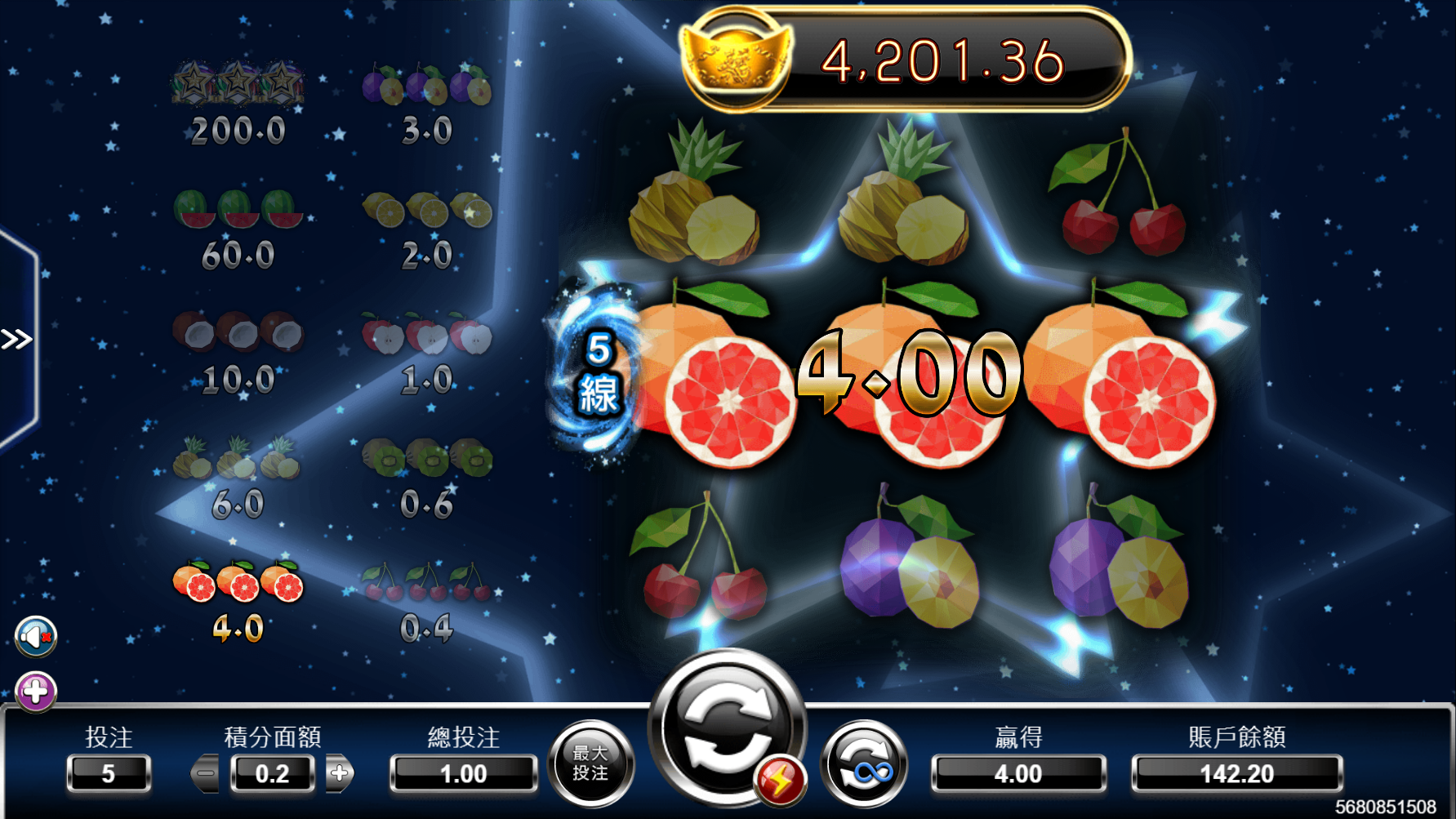The width and height of the screenshot is (1456, 819).
Task: Toggle the sound speaker icon
Action: pyautogui.click(x=36, y=637)
